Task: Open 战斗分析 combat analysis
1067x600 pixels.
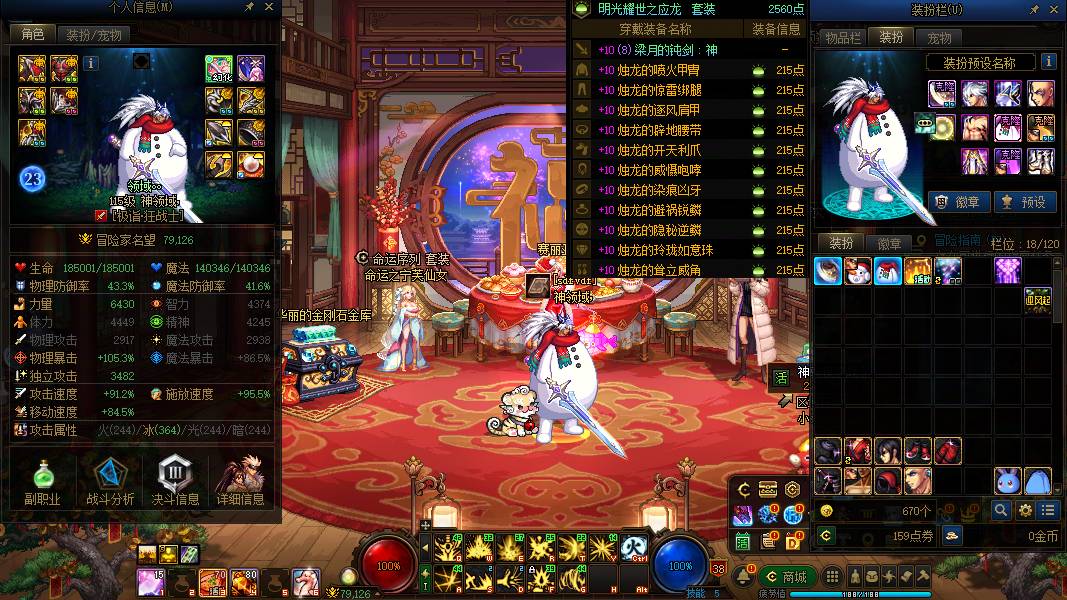Action: pyautogui.click(x=109, y=482)
